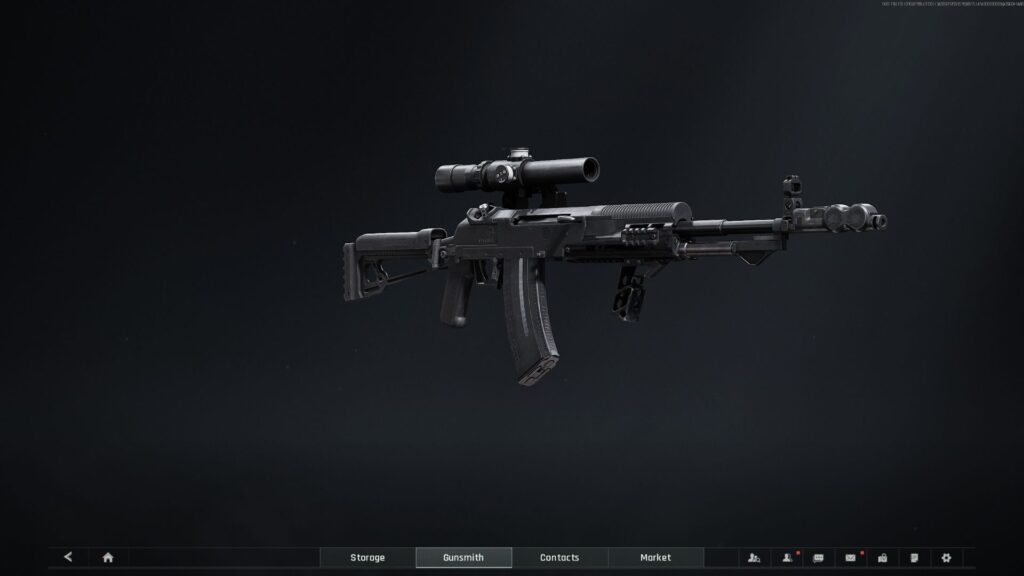Open the Market tab
This screenshot has height=576, width=1024.
[655, 557]
